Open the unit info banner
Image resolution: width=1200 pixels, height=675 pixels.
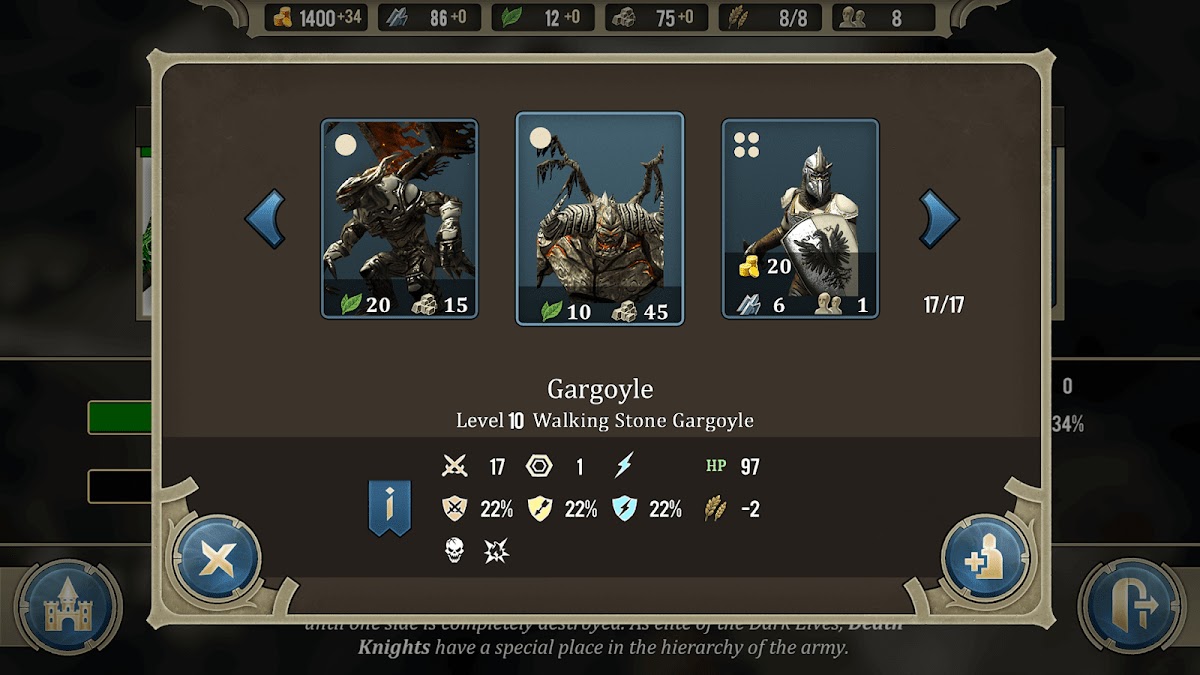390,507
